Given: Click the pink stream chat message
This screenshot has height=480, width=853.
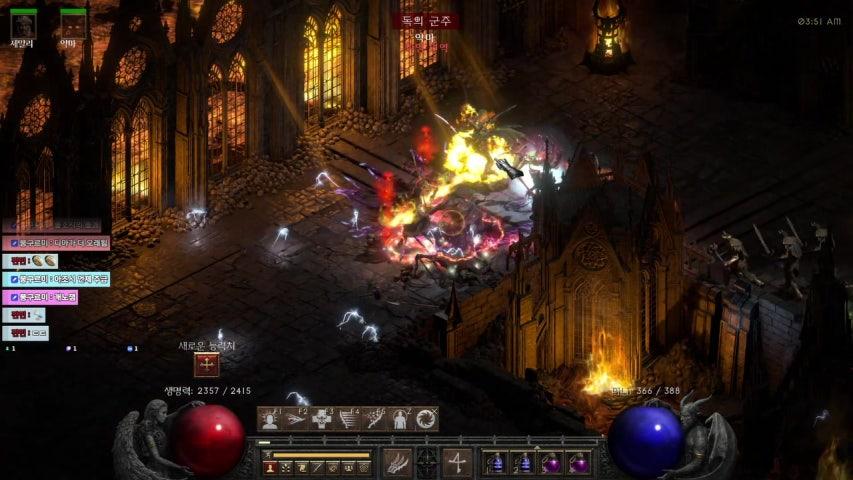Looking at the screenshot, I should point(41,297).
